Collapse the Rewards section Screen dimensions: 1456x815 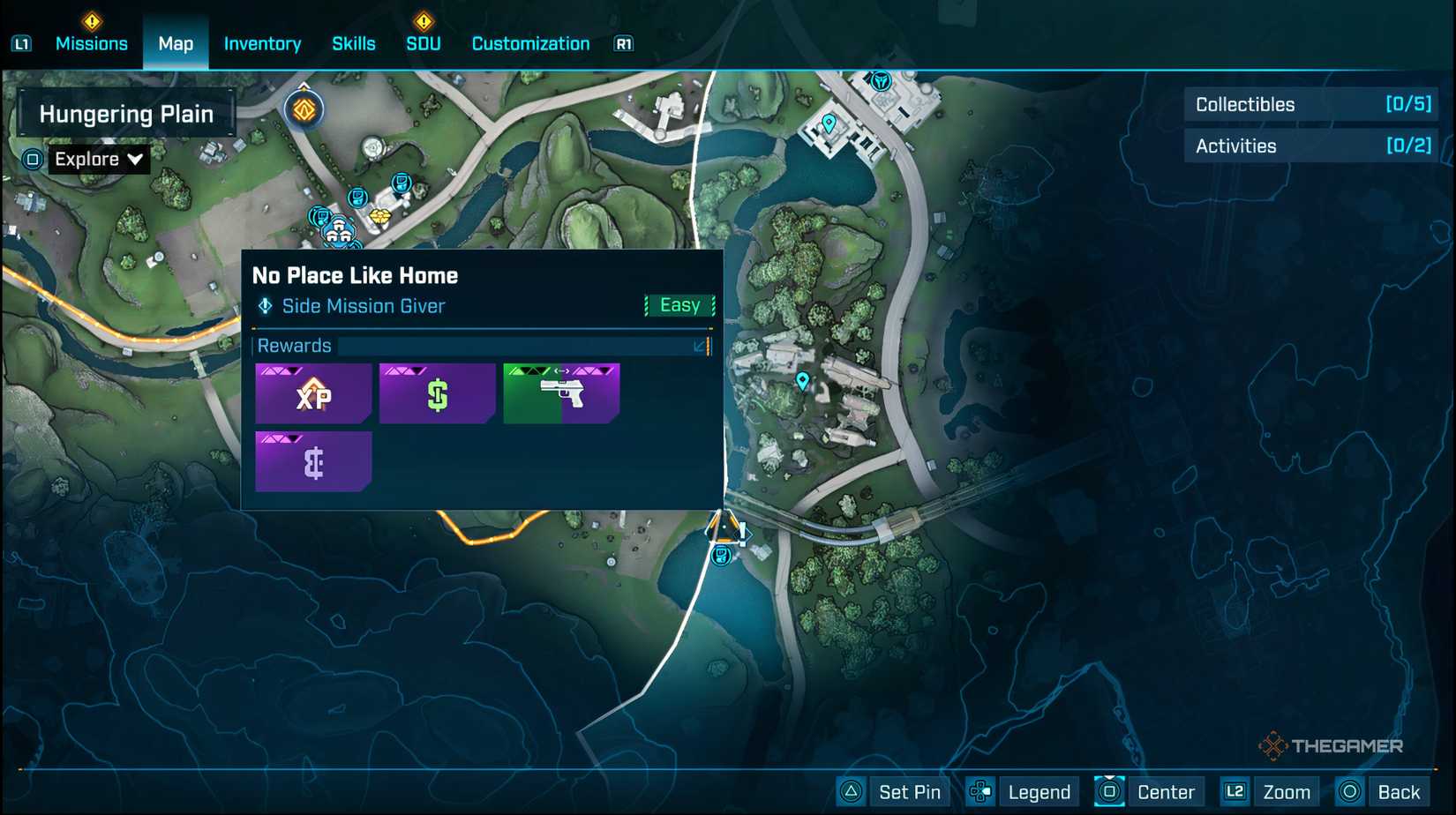point(700,346)
